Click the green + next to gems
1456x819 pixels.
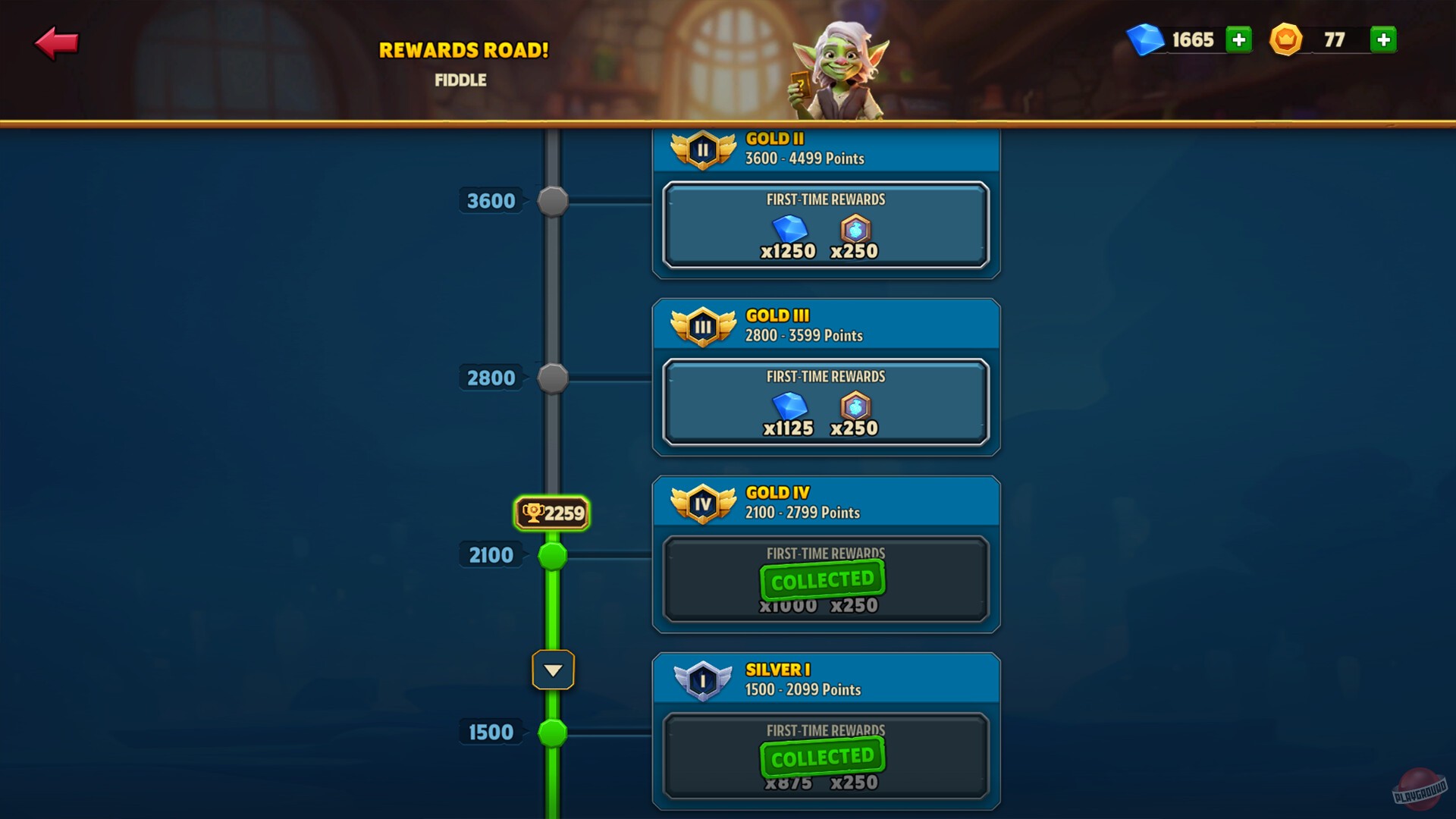click(x=1238, y=40)
